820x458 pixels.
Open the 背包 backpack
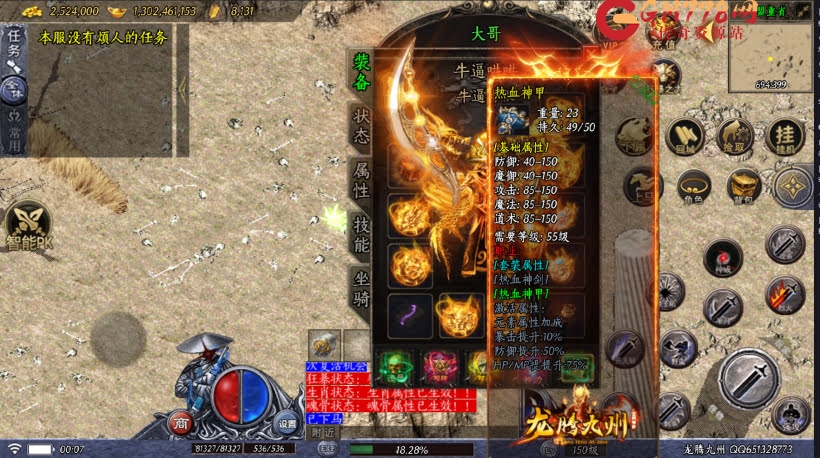click(x=743, y=187)
